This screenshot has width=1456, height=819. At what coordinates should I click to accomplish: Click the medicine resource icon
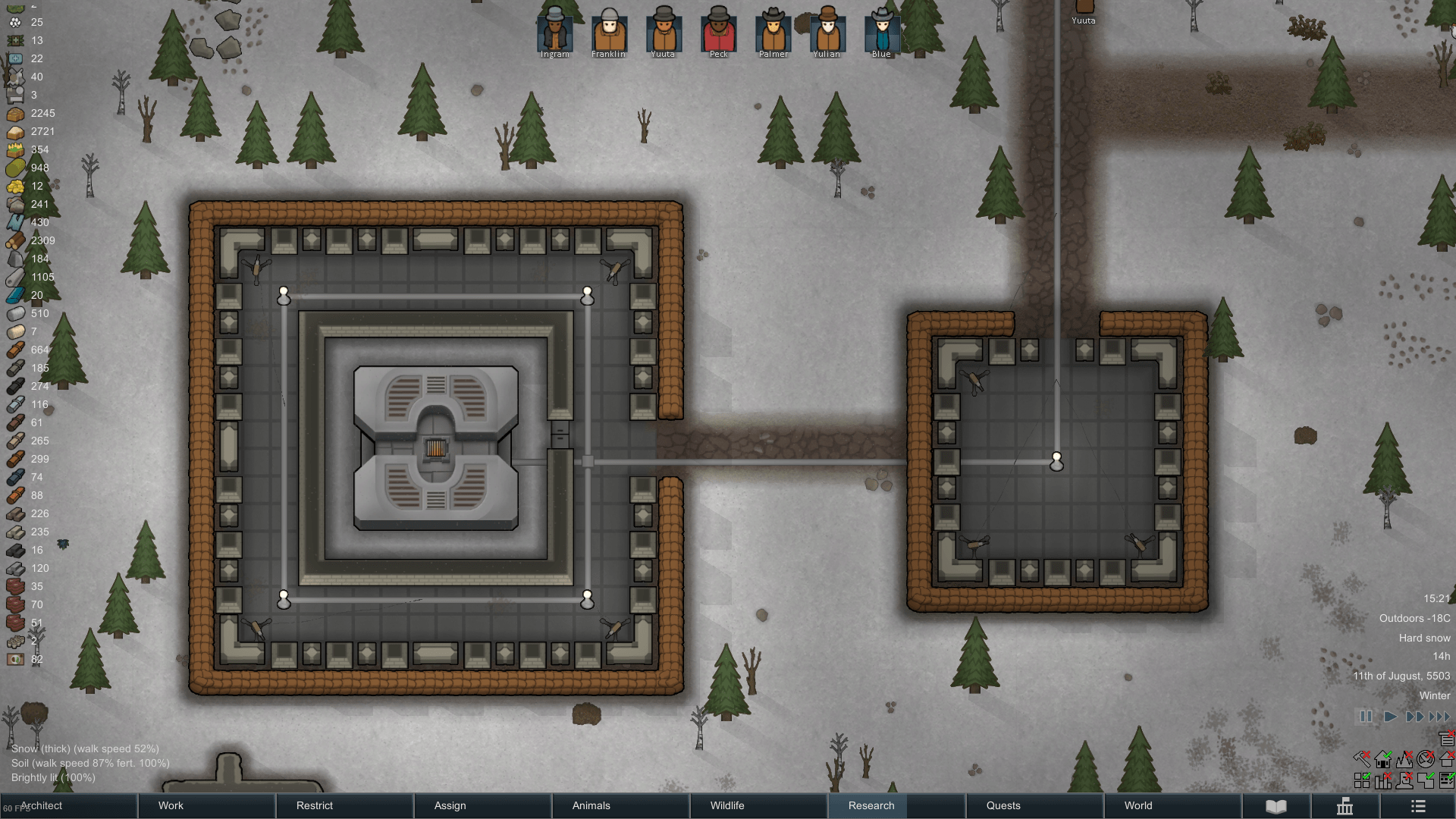[15, 58]
